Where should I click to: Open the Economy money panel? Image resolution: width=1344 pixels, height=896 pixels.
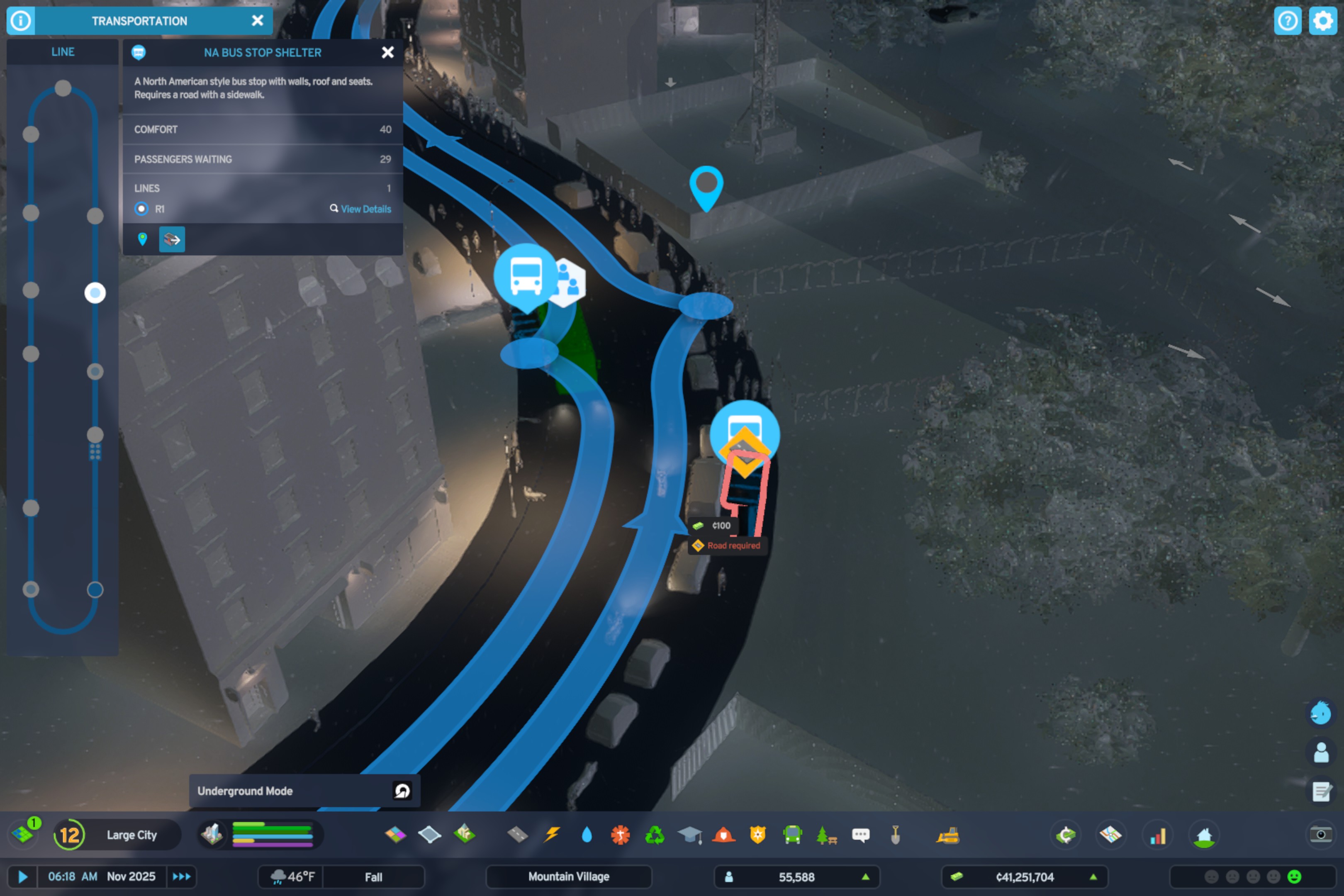point(1067,835)
